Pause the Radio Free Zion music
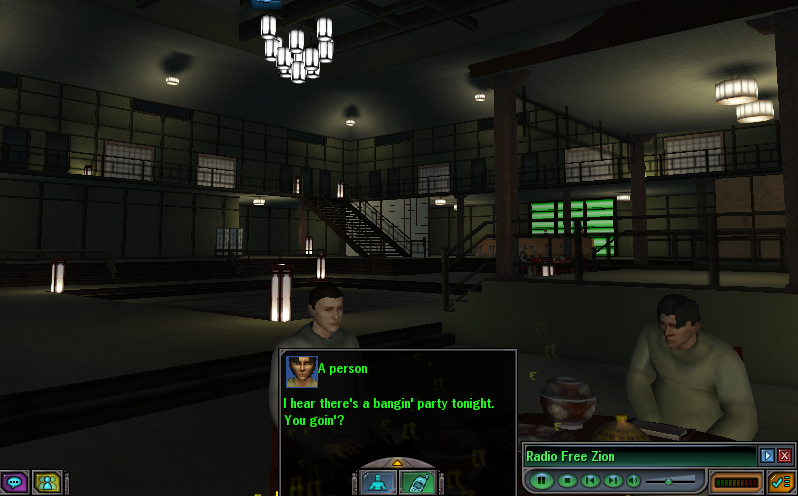Screen dimensions: 798x496 click(x=543, y=481)
